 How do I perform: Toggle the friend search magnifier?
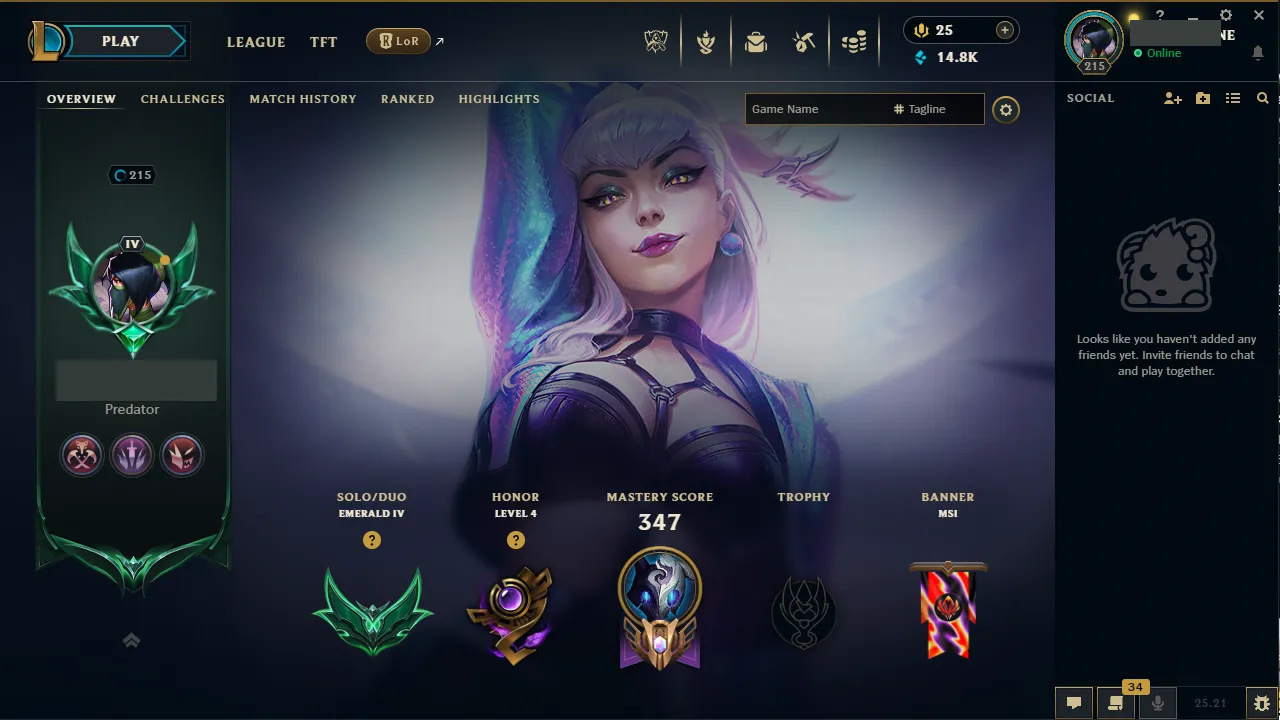coord(1262,98)
